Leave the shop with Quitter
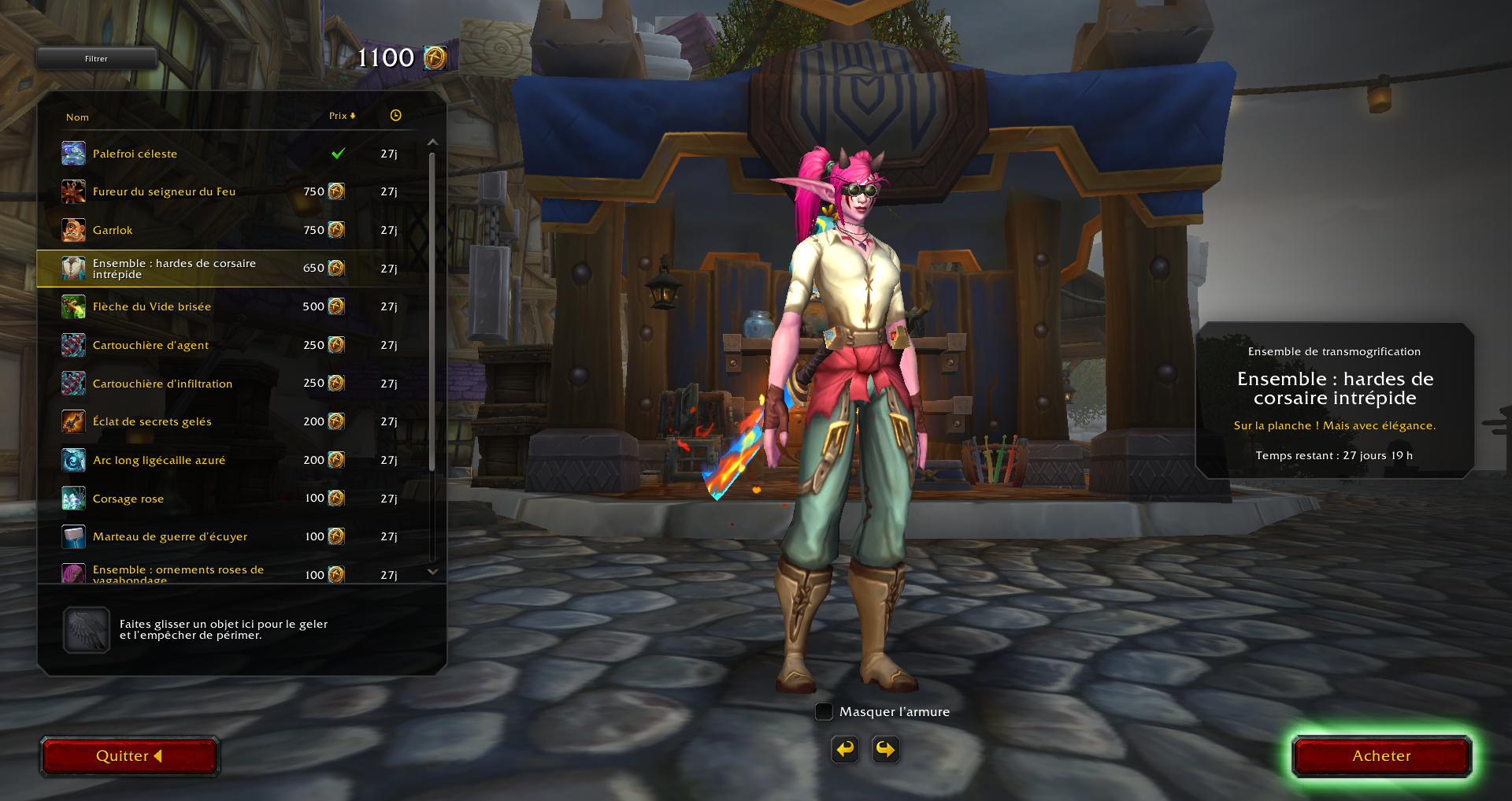 point(129,756)
